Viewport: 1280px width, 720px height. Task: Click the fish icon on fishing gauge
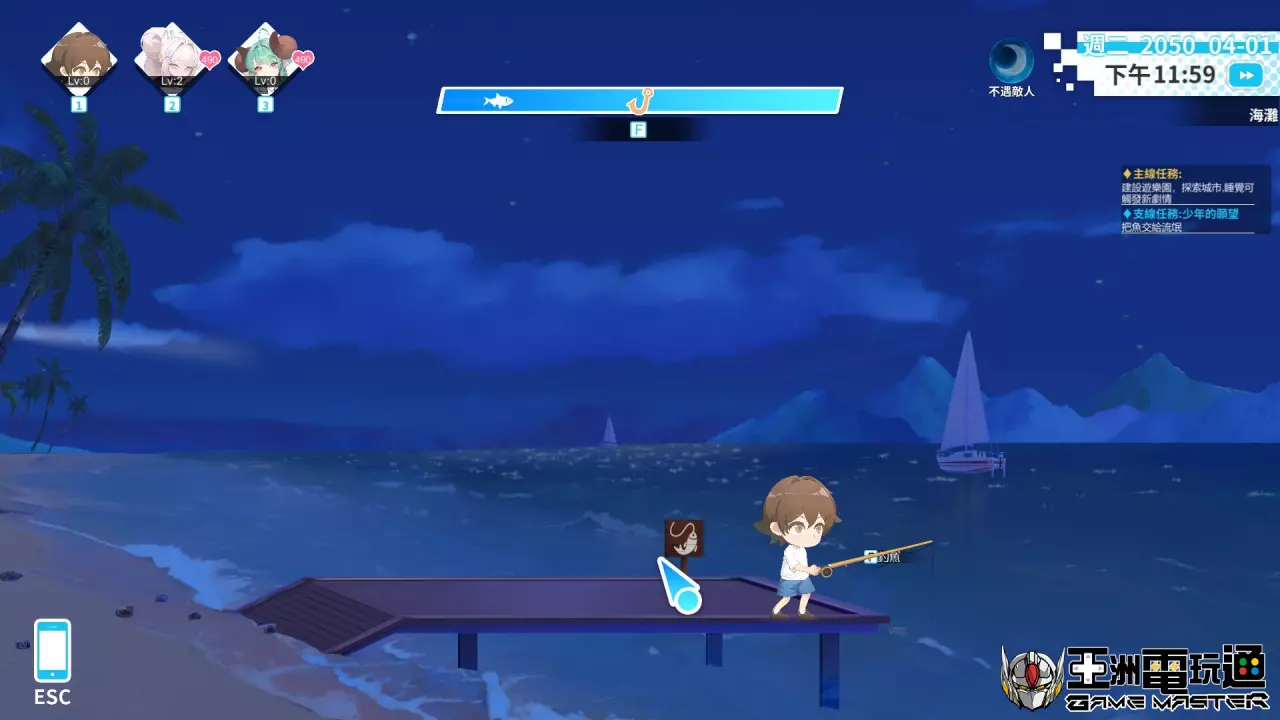coord(498,100)
